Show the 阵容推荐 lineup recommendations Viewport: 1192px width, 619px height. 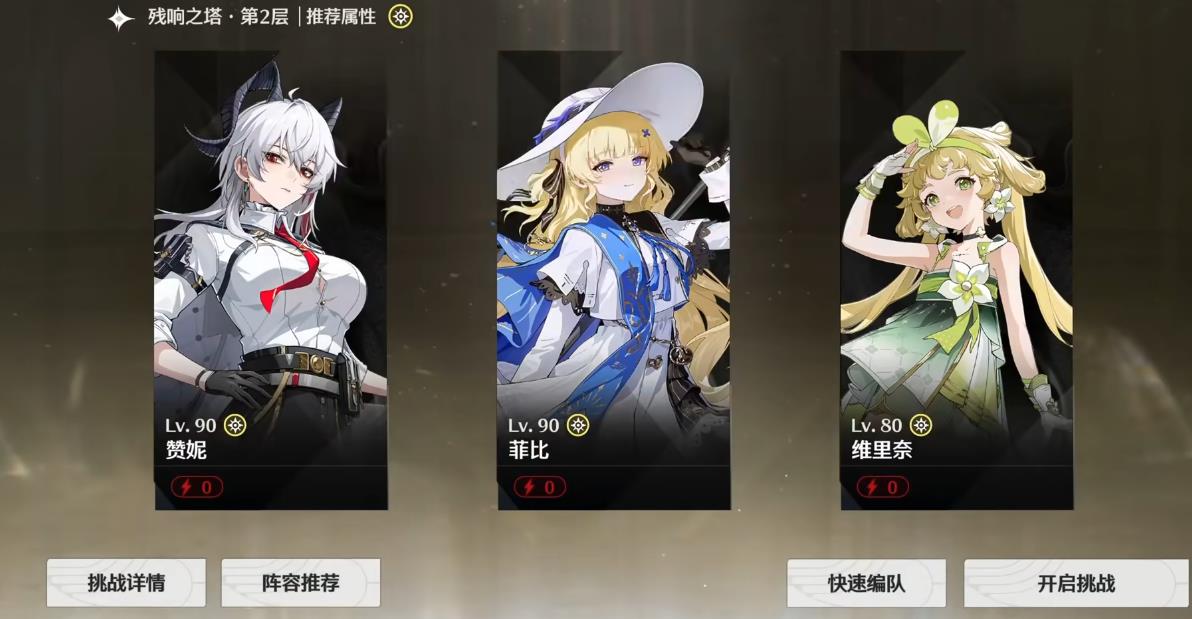pos(300,583)
